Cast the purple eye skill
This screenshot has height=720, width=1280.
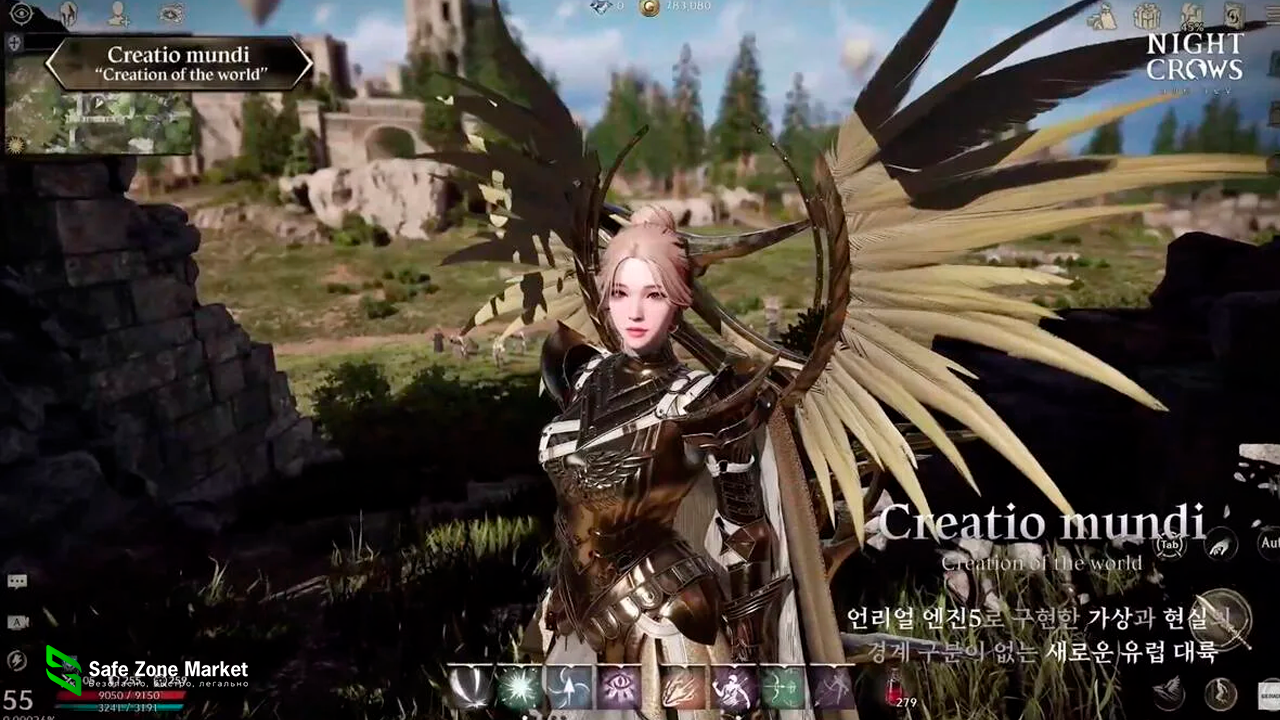click(620, 689)
